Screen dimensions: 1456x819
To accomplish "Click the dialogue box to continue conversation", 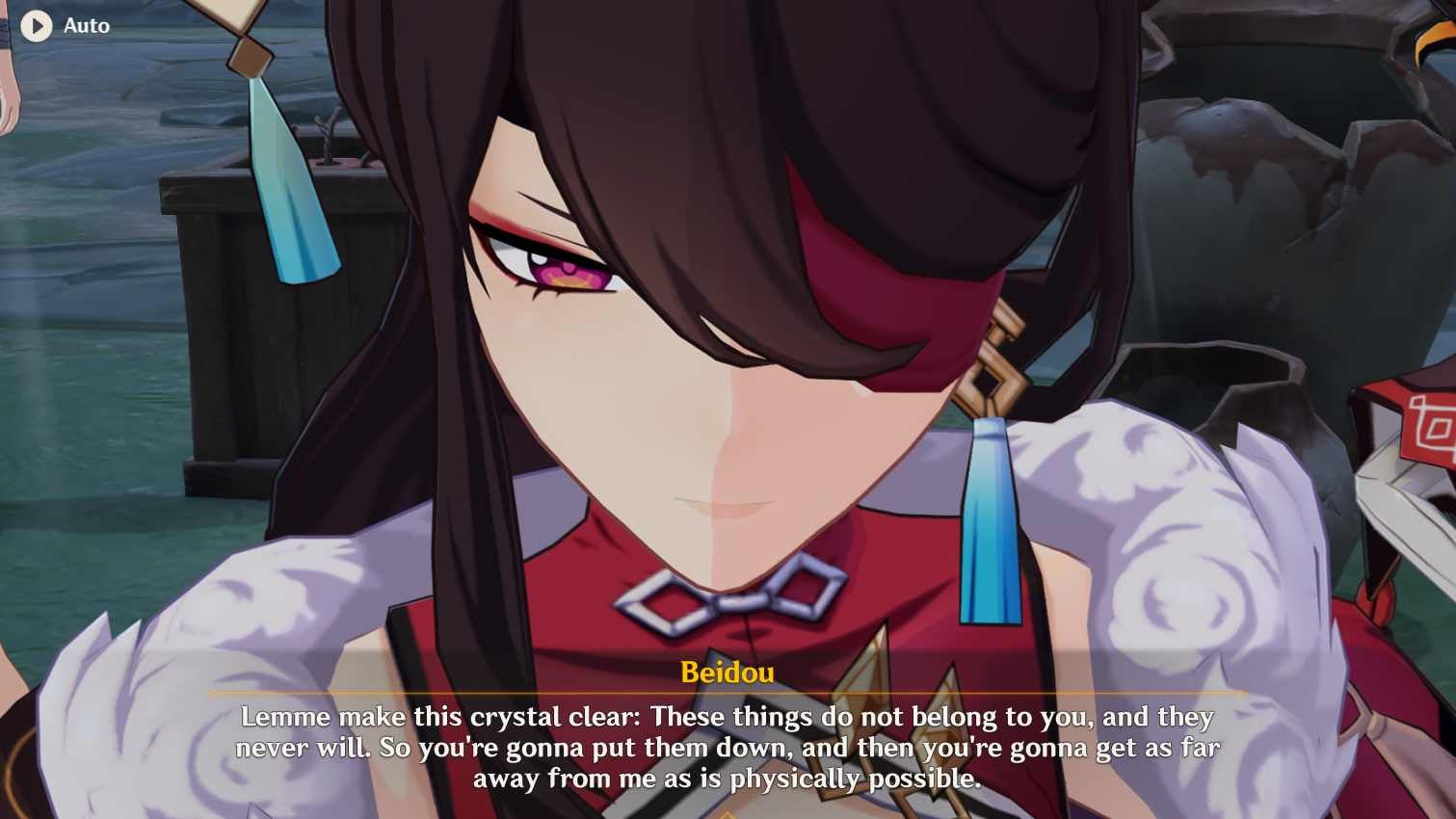I will [x=728, y=747].
